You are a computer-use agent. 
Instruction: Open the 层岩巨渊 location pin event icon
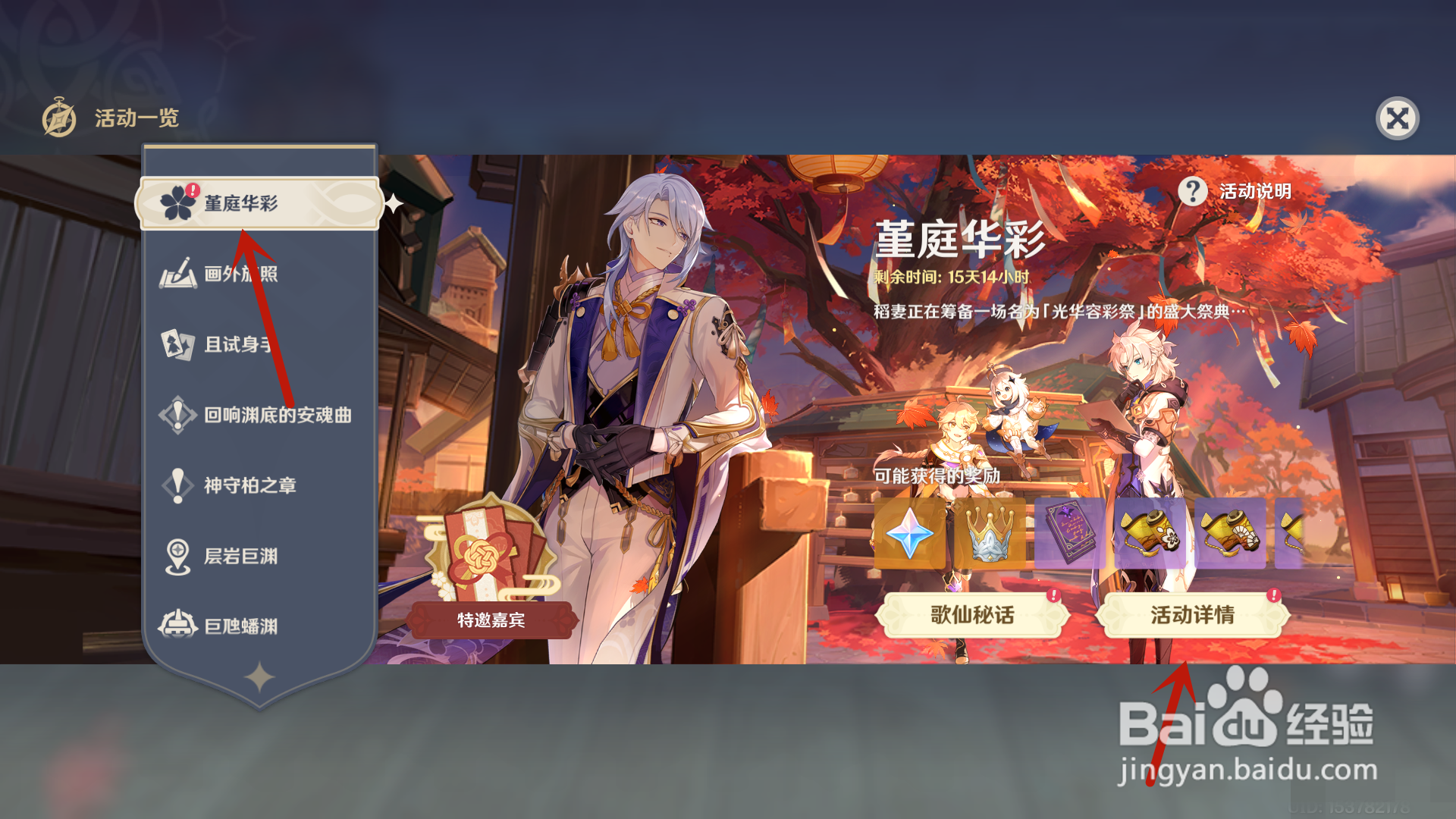pyautogui.click(x=178, y=556)
